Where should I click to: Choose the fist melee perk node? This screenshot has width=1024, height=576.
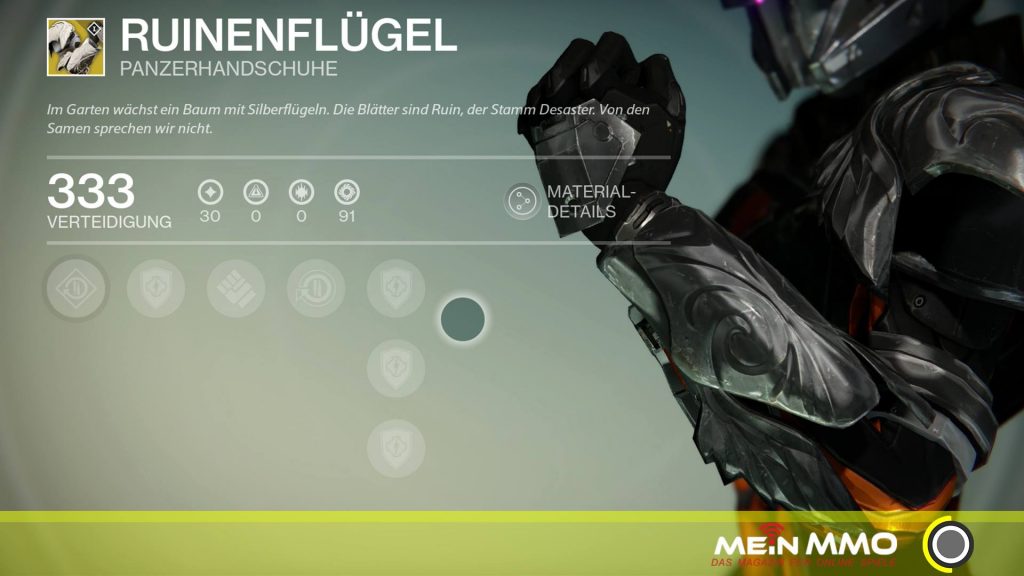(236, 289)
